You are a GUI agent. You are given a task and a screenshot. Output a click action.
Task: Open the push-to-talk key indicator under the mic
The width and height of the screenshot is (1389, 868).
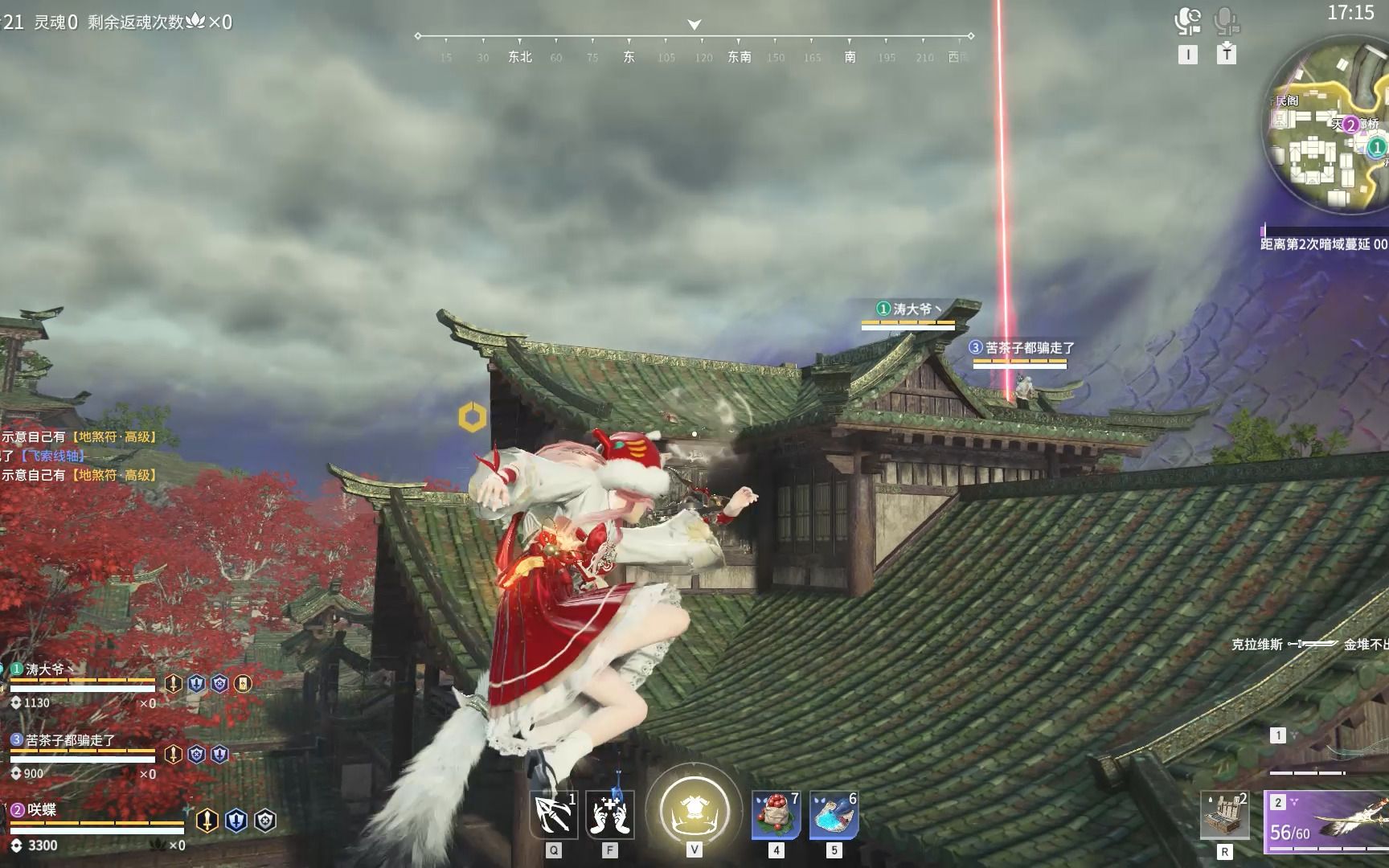tap(1225, 55)
